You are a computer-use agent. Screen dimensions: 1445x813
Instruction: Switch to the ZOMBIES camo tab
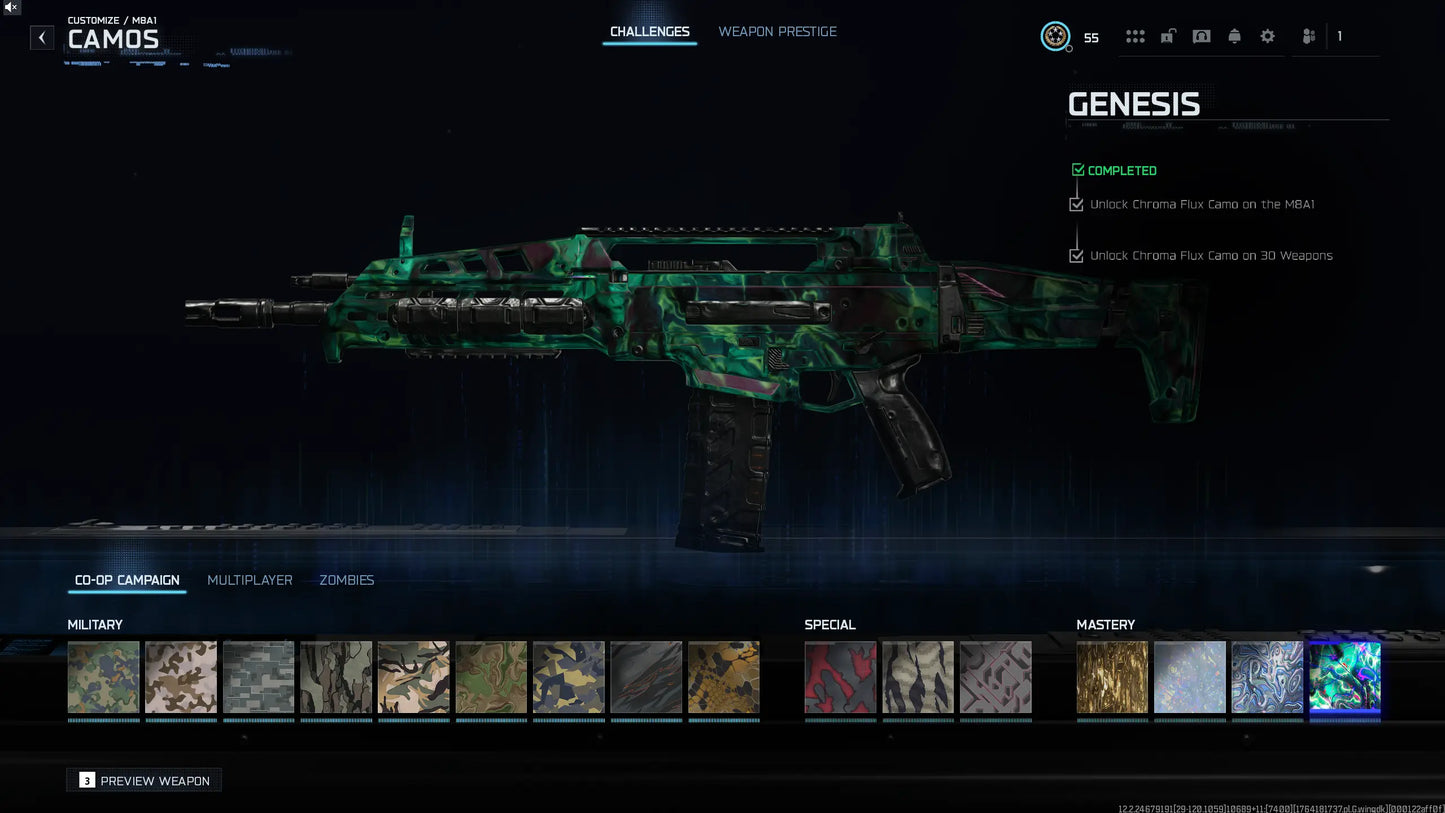(x=346, y=580)
